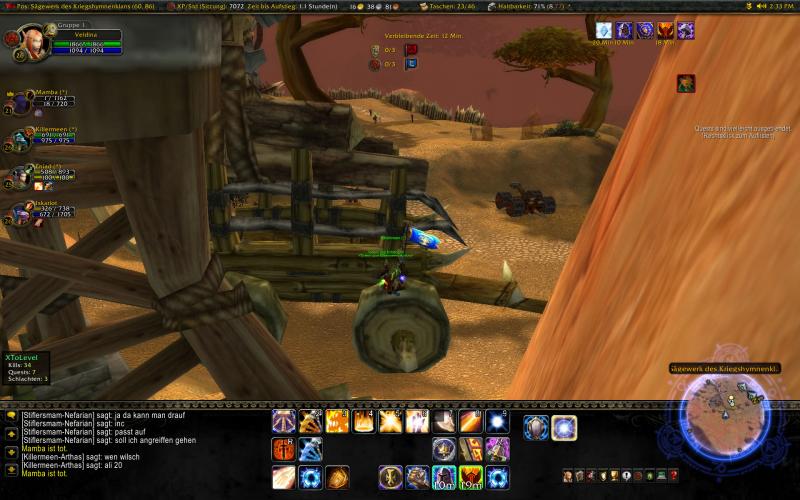This screenshot has height=500, width=800.
Task: Open the XToLevel stats panel
Action: 28,367
